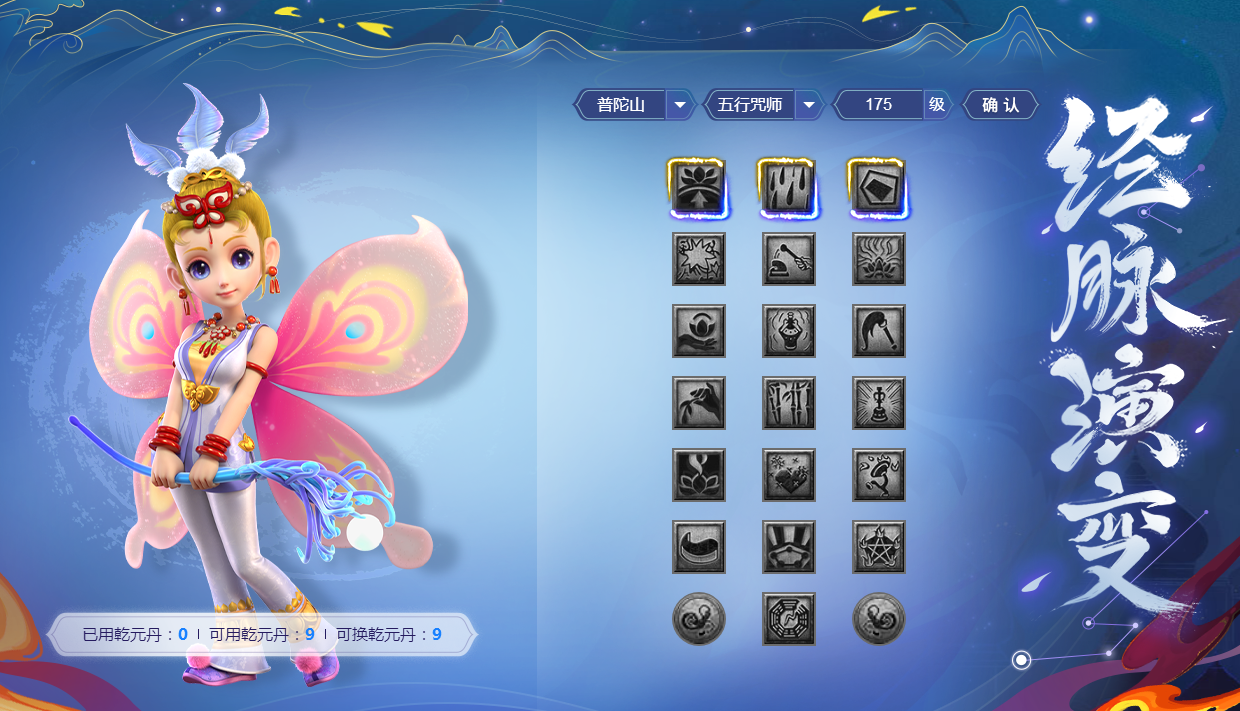Choose the hand holding willow branch skill
The image size is (1240, 711).
click(698, 403)
